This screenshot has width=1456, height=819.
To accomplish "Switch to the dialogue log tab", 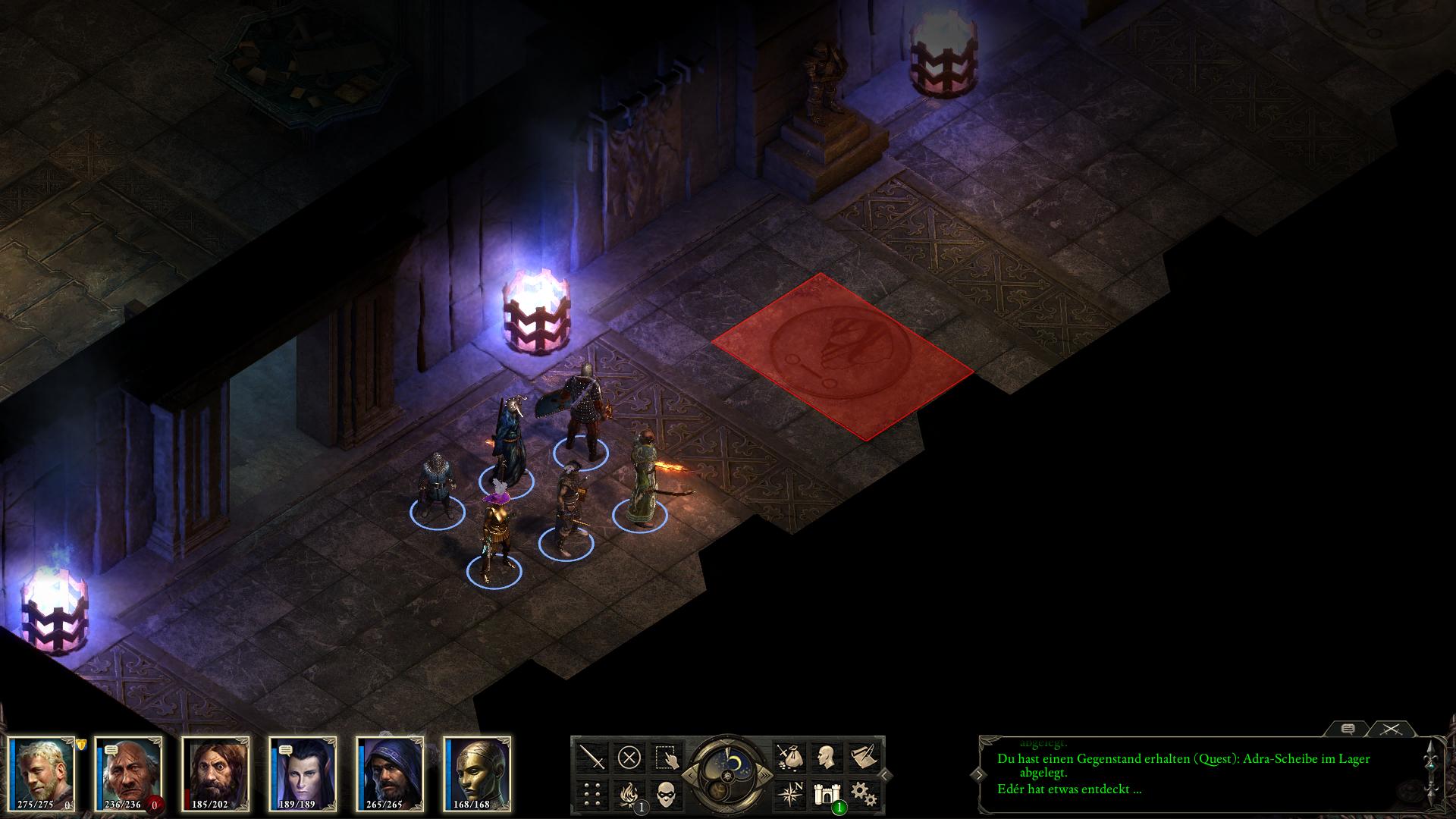I will 1348,729.
